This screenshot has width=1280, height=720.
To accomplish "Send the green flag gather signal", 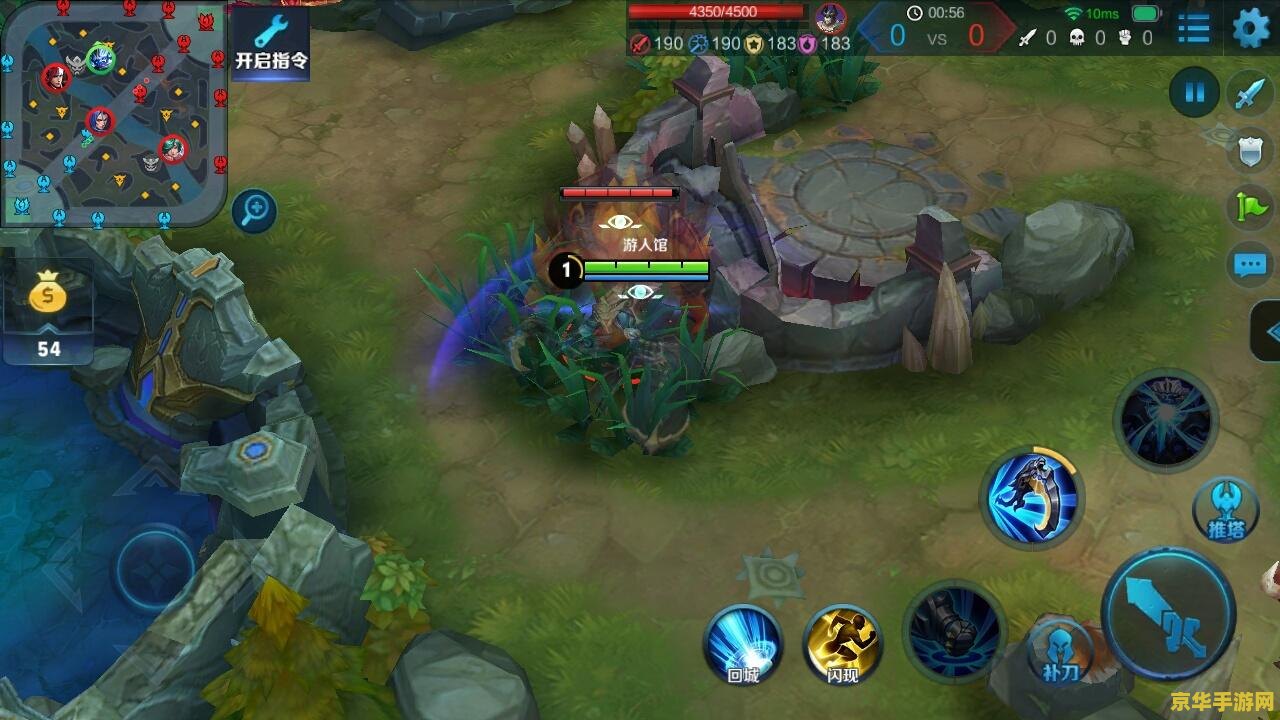I will (1250, 208).
